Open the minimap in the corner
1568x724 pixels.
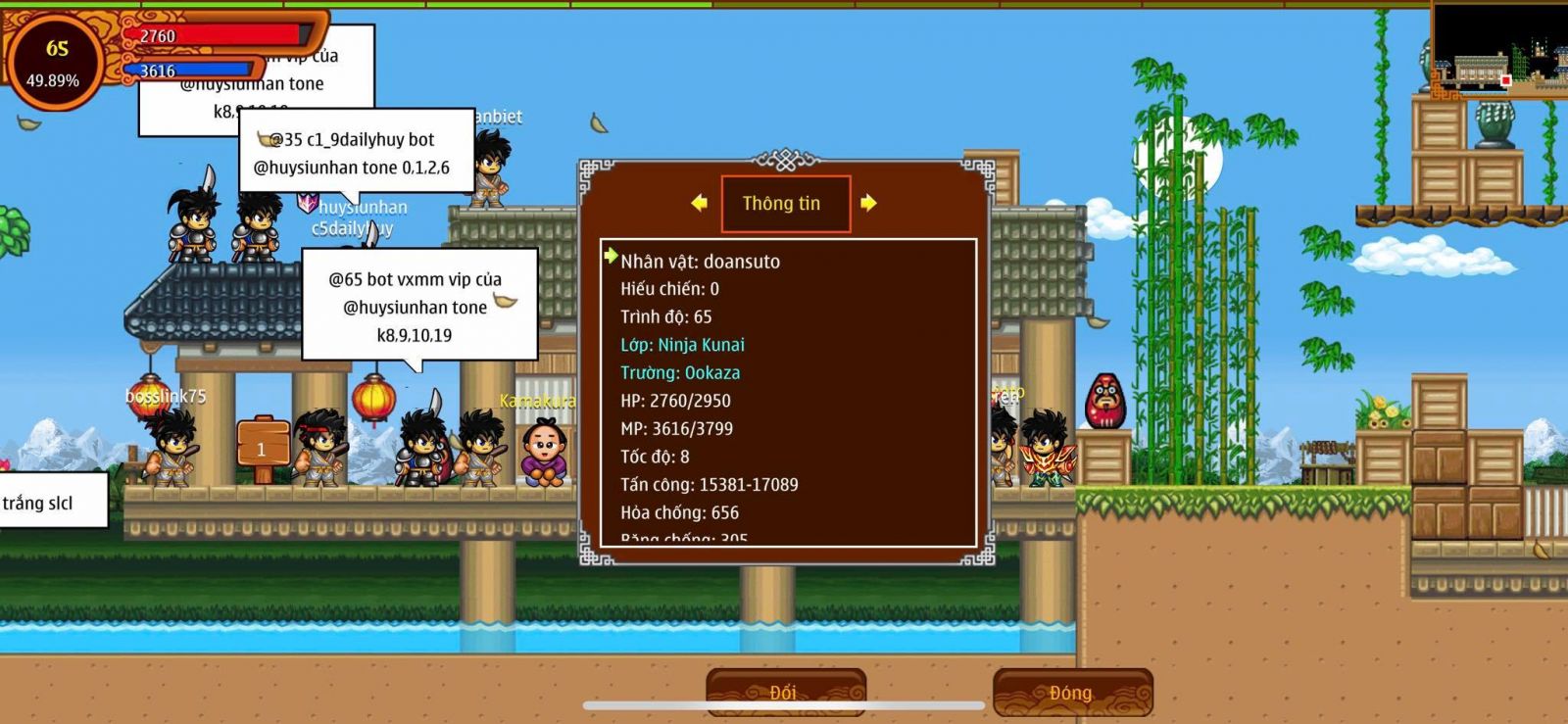1499,49
